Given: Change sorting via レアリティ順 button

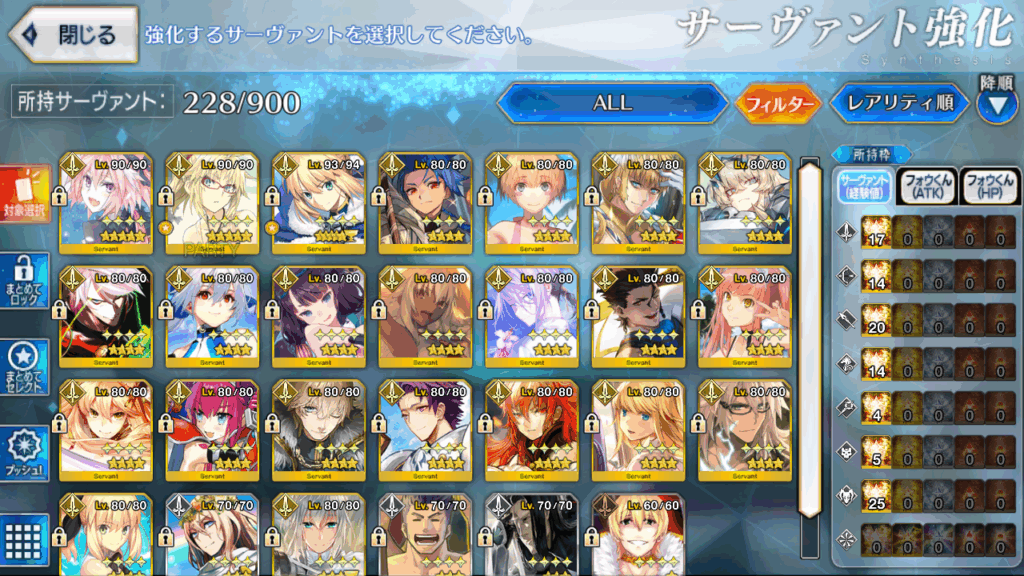Looking at the screenshot, I should pyautogui.click(x=899, y=103).
